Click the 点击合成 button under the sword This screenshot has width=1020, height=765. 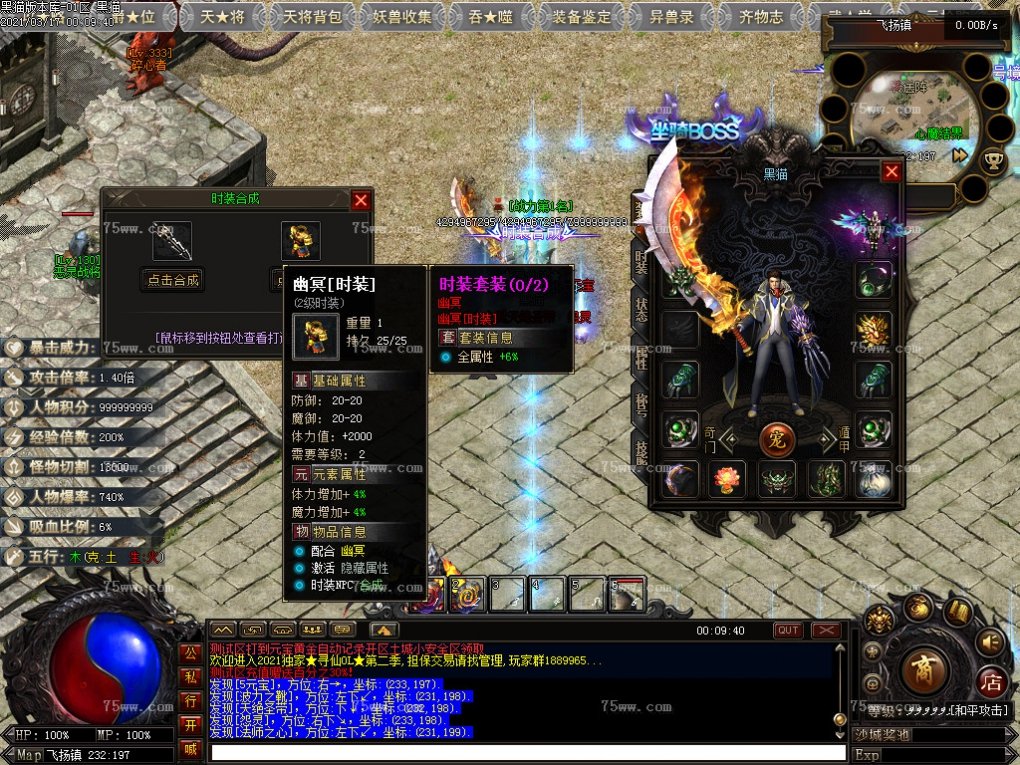(x=172, y=280)
